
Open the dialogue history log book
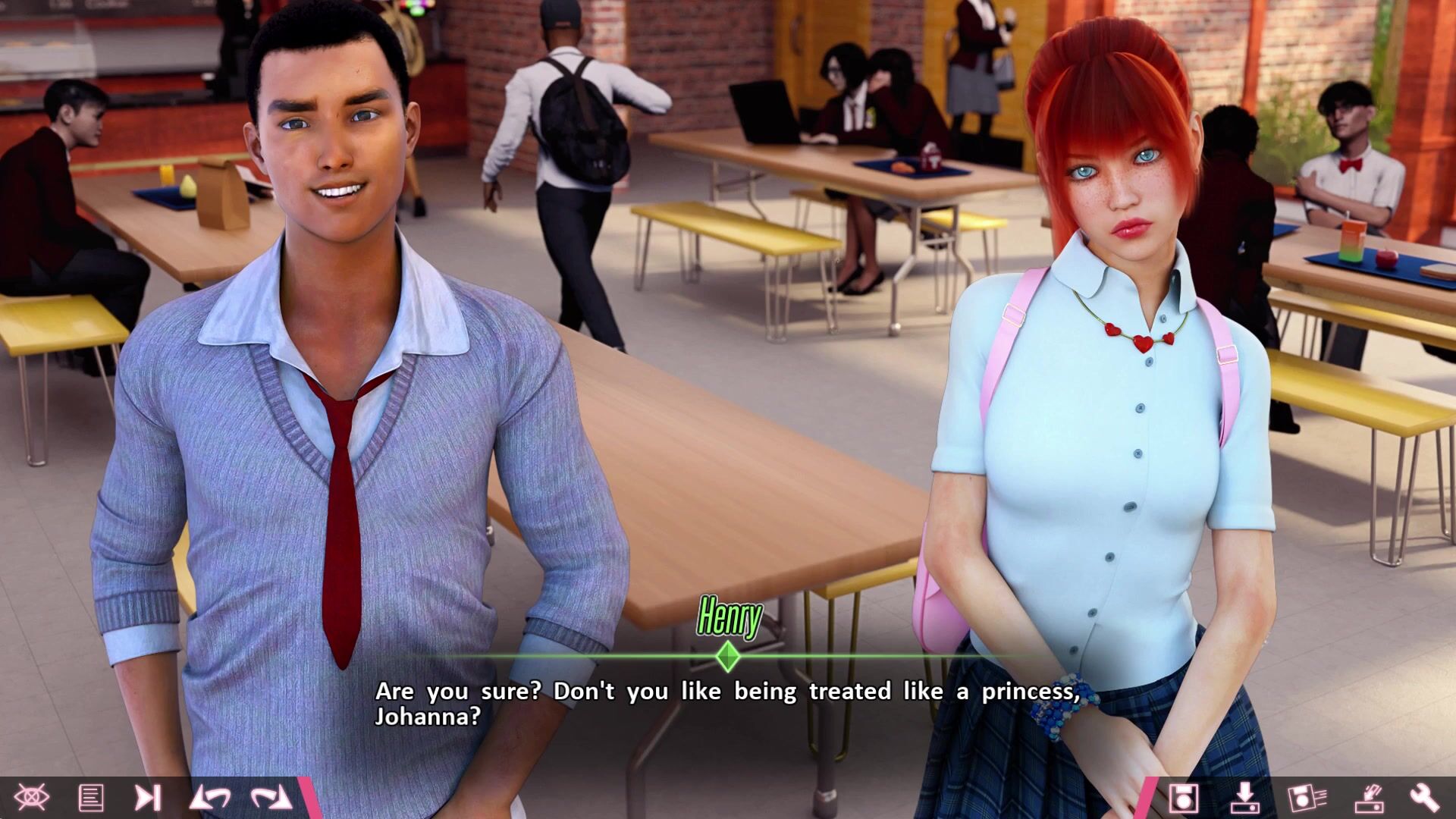click(91, 798)
